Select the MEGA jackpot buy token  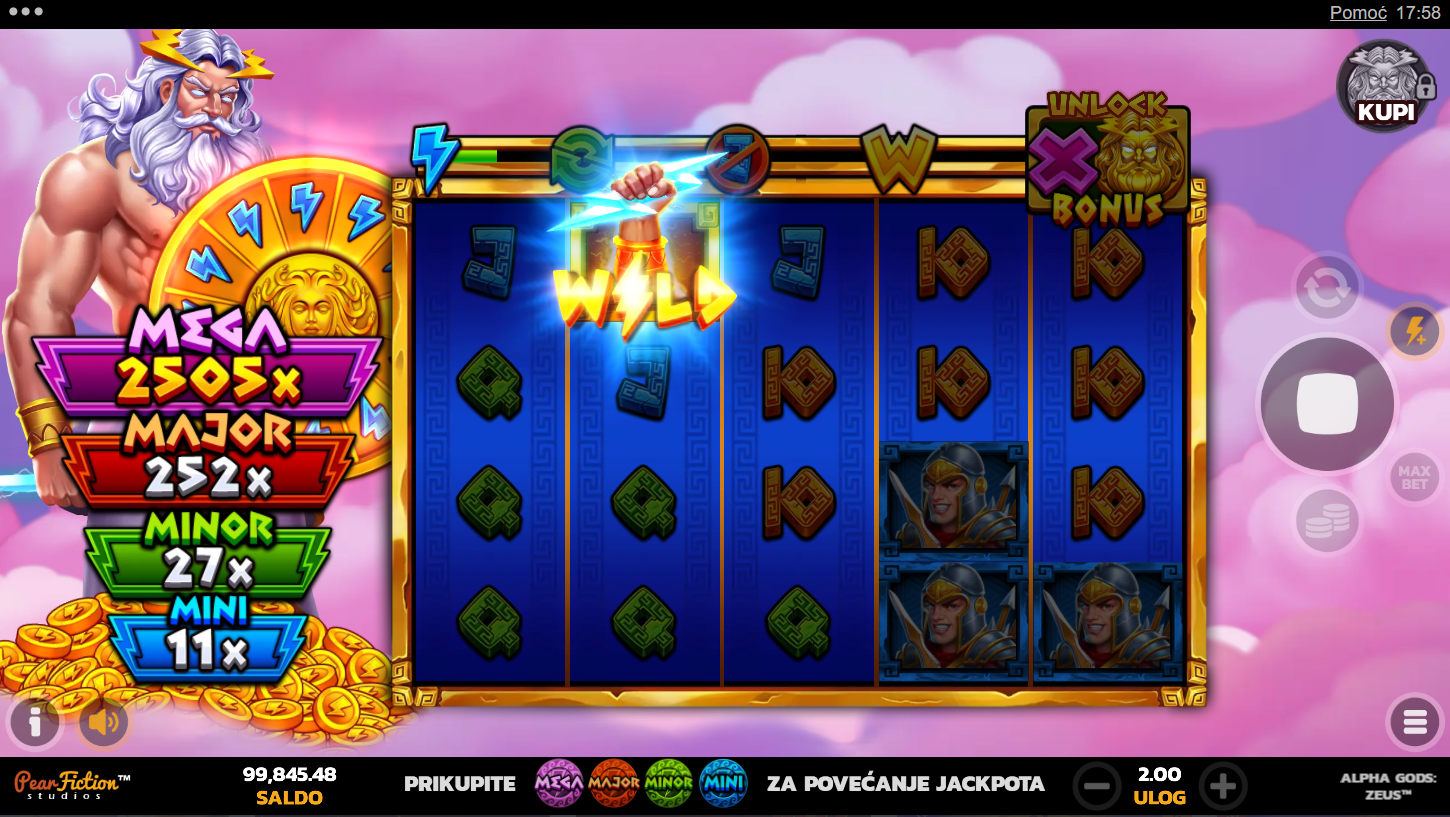[x=559, y=784]
